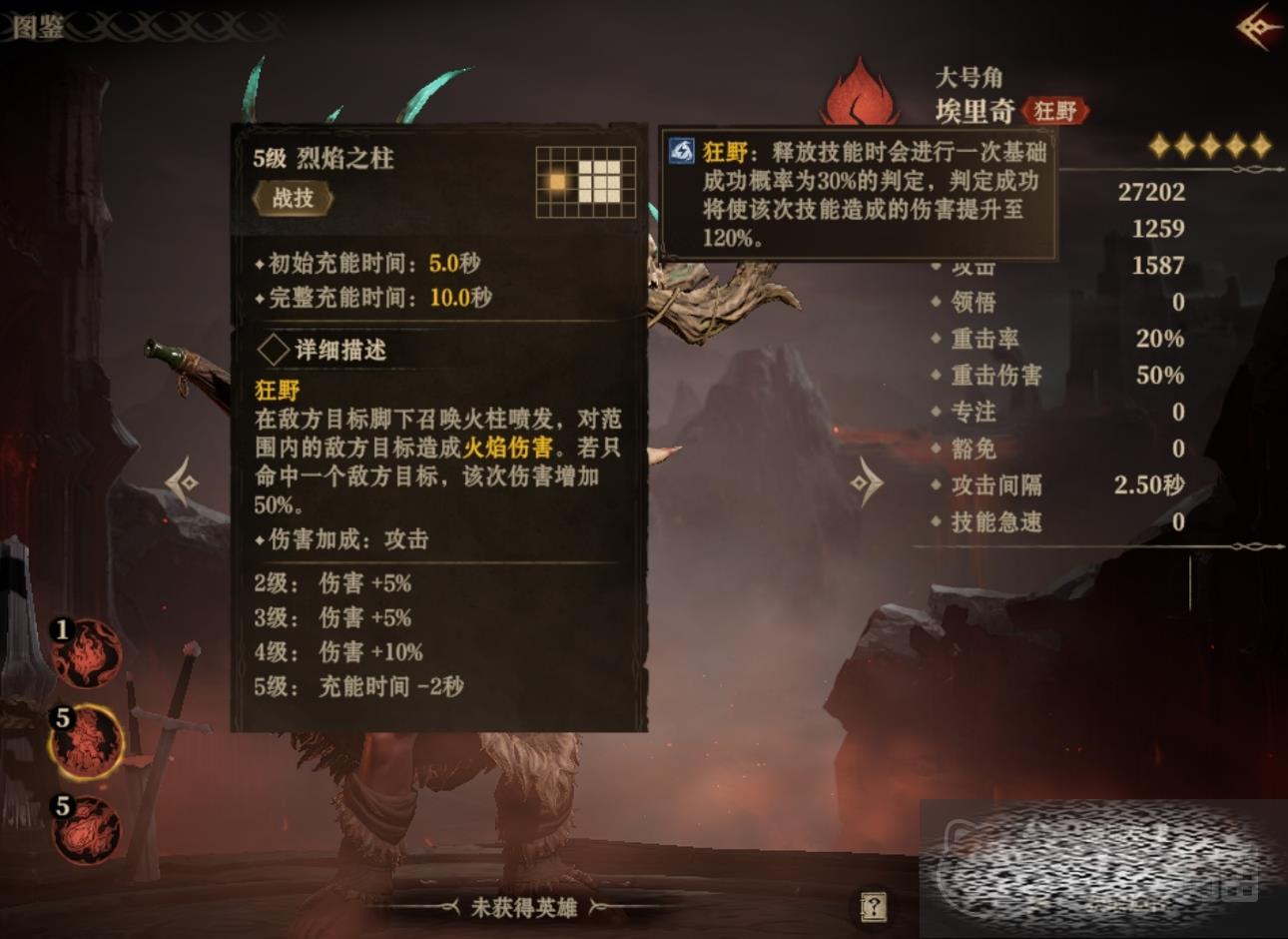The height and width of the screenshot is (939, 1288).
Task: Select the level 1 flame skill icon
Action: (x=89, y=654)
